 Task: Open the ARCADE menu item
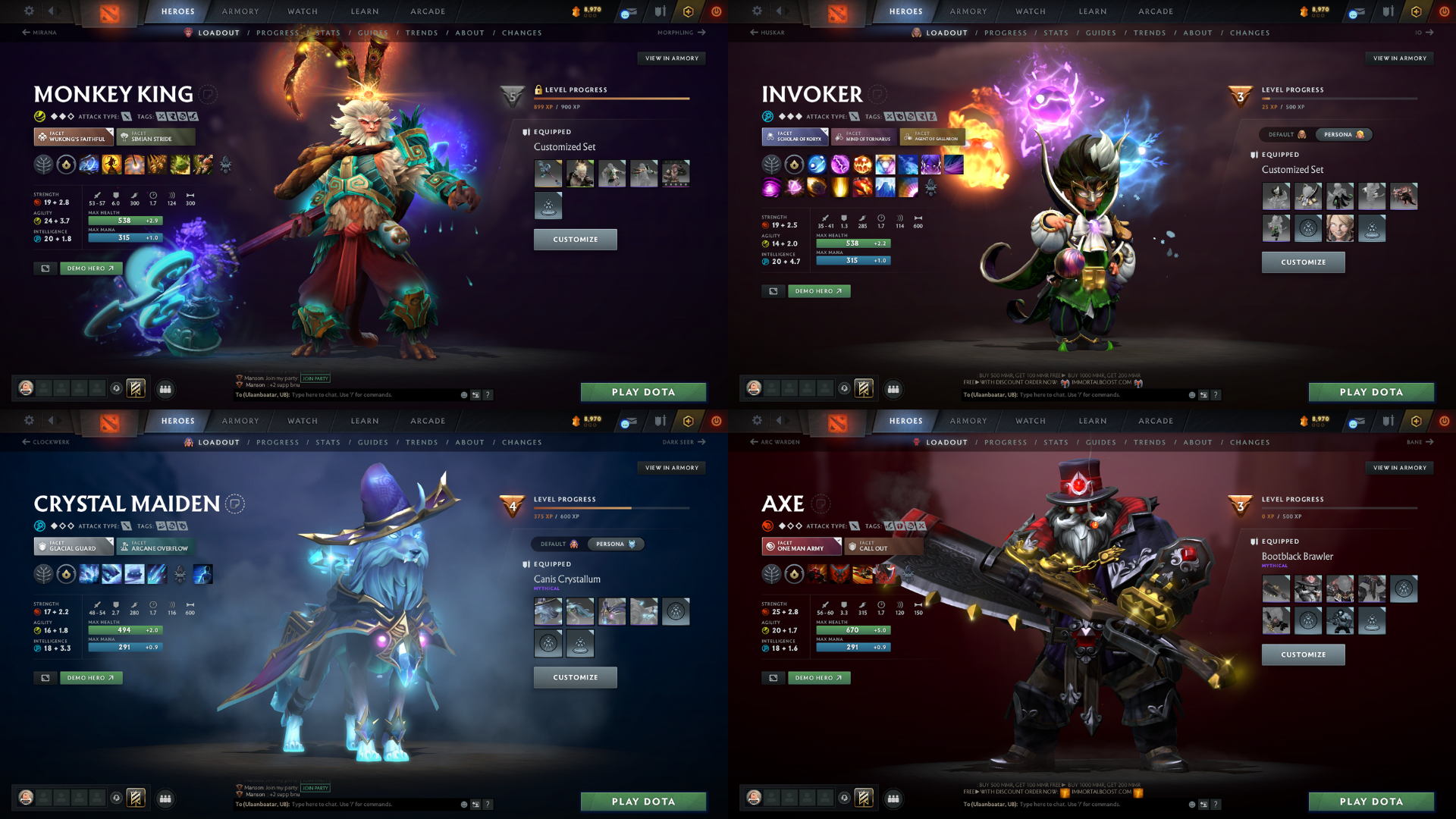pos(427,11)
